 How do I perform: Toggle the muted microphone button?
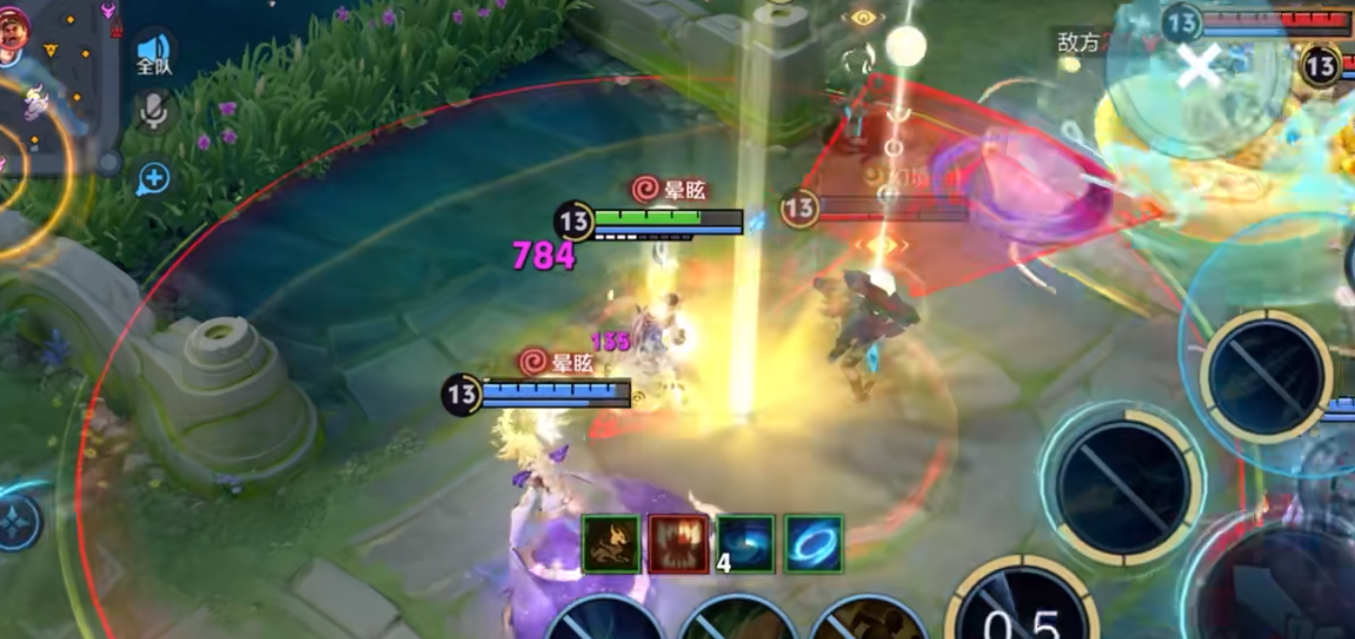153,112
